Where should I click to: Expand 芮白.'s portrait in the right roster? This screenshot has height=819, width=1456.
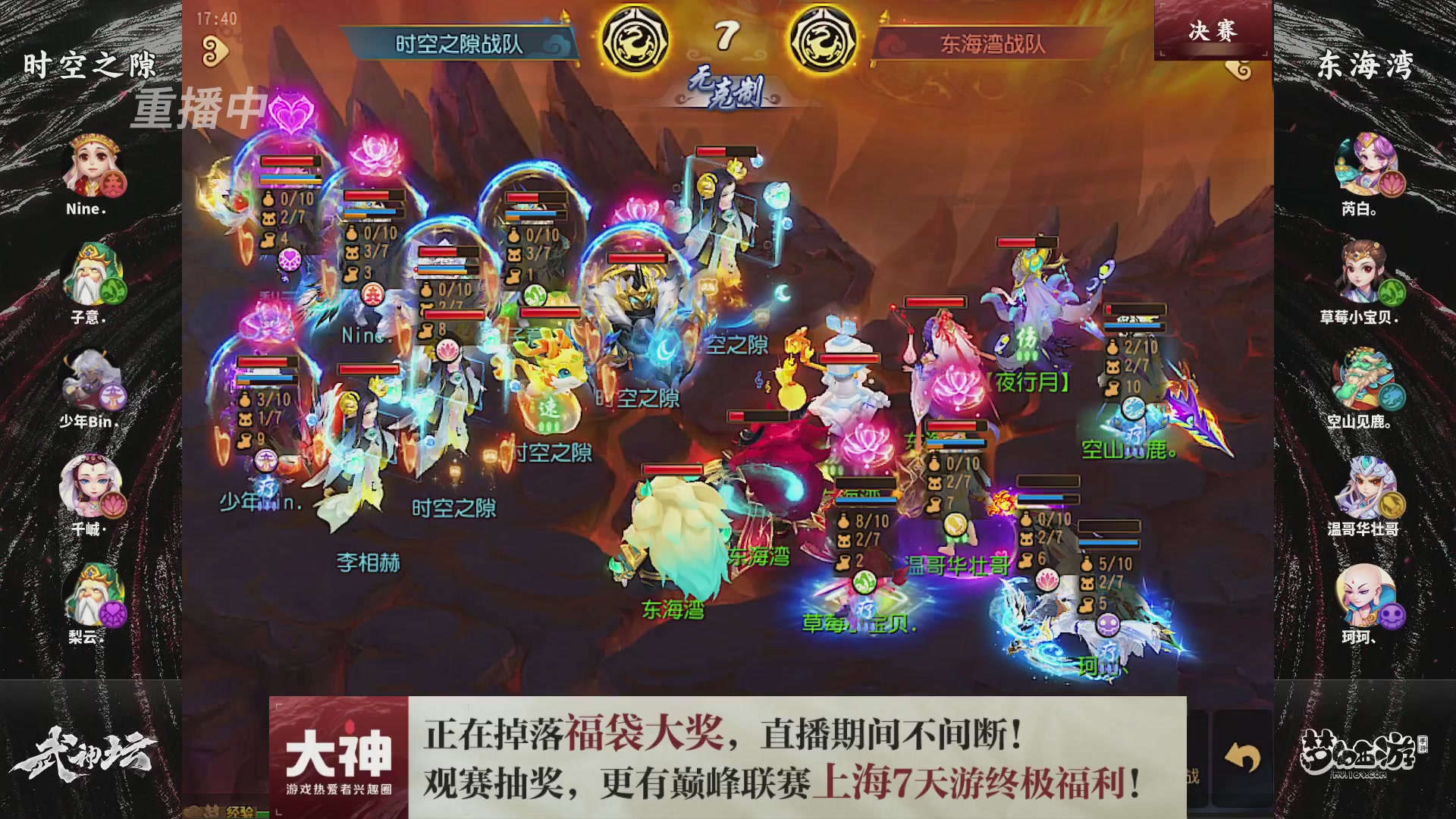pos(1367,162)
